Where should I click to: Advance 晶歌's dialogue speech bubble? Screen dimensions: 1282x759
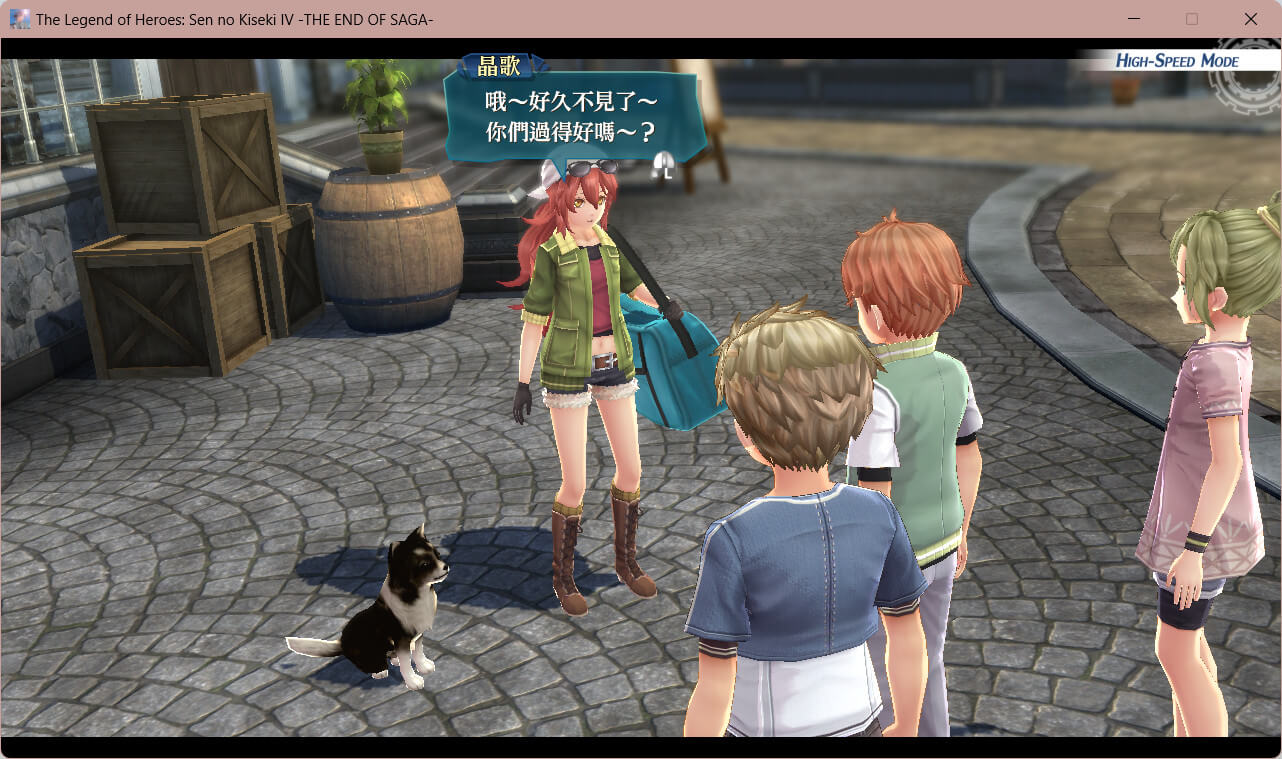tap(572, 117)
